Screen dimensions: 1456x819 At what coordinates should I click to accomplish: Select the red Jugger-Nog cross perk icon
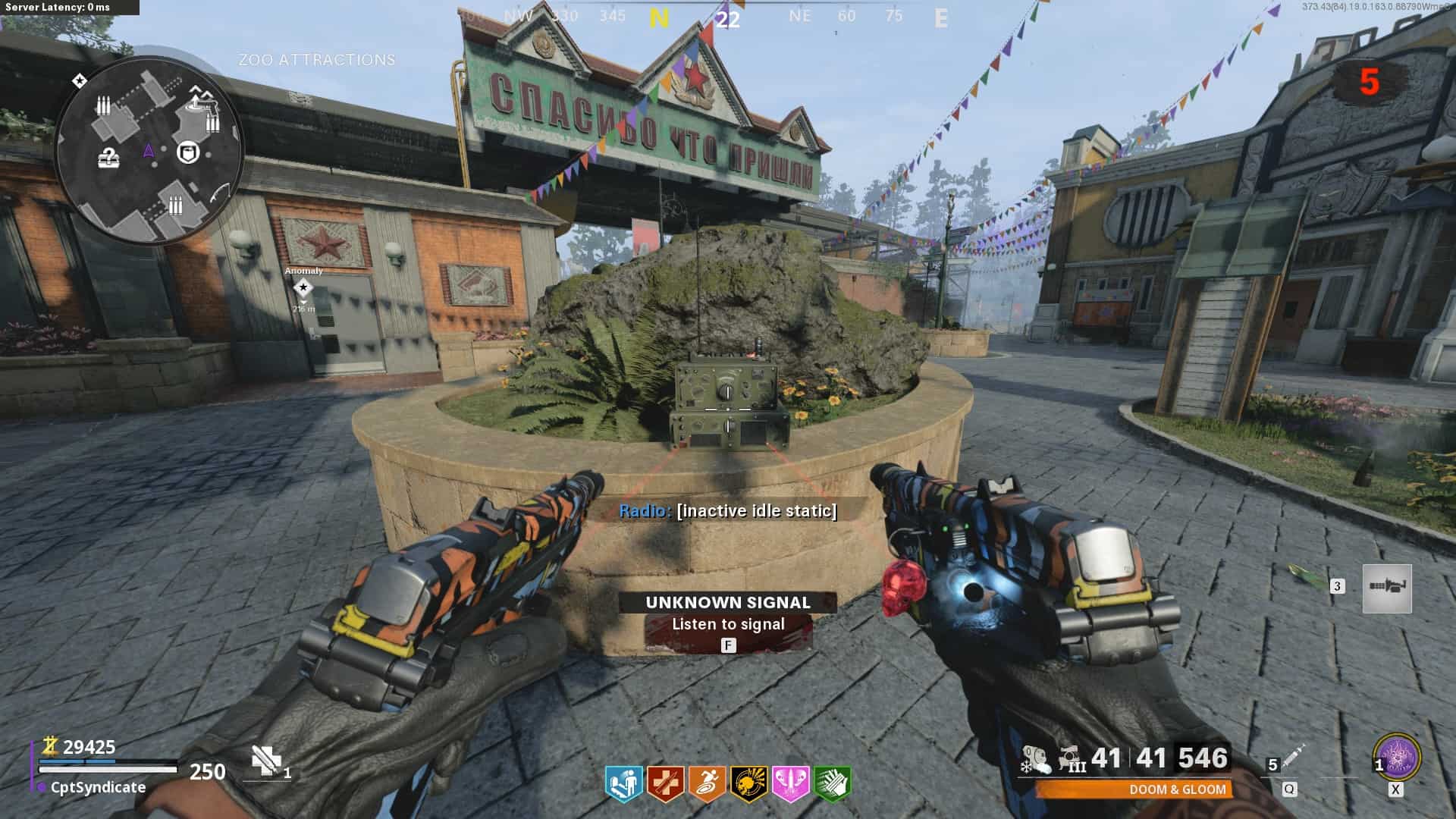[665, 784]
